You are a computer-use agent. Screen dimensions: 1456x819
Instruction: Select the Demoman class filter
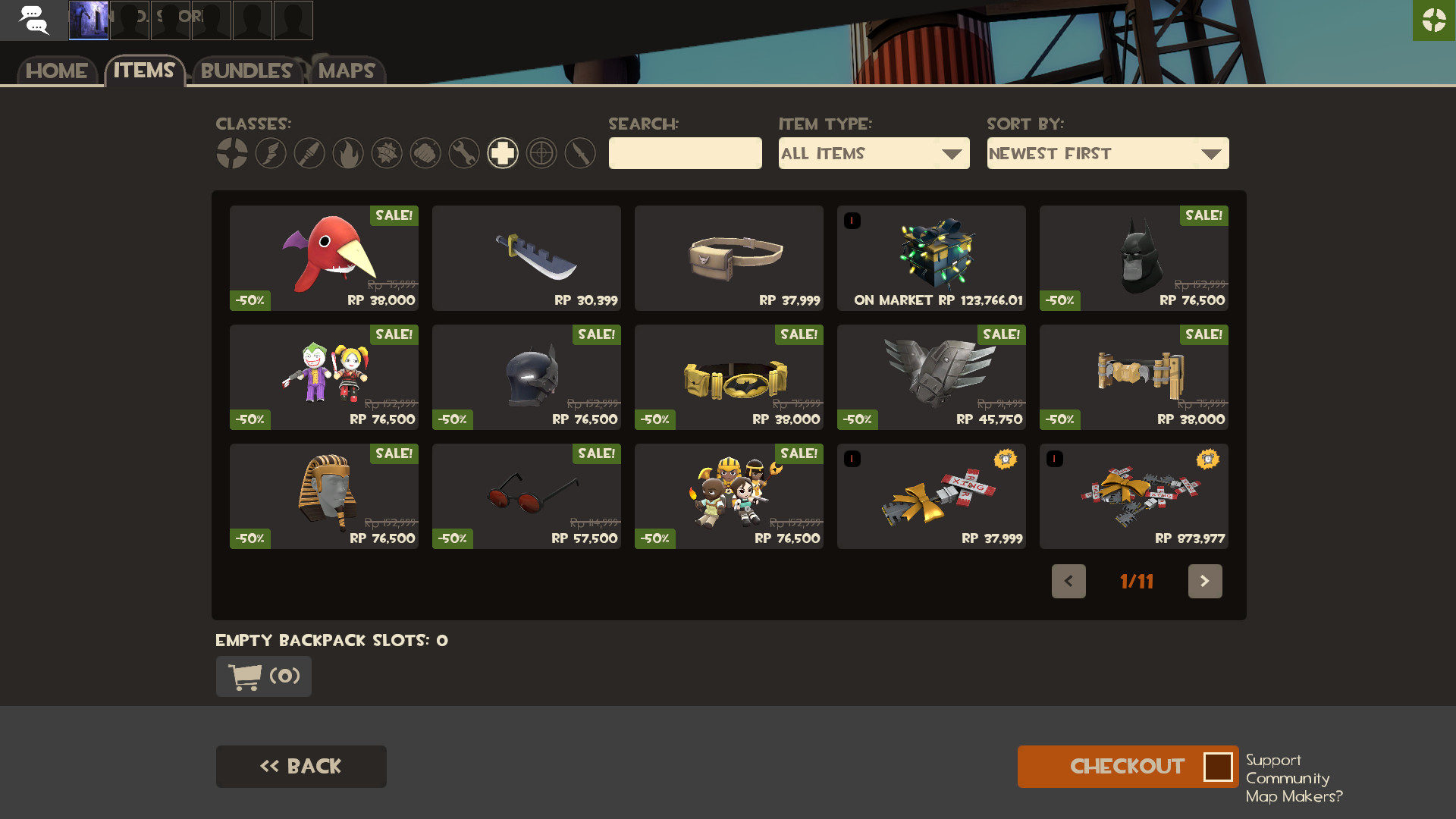(x=387, y=152)
